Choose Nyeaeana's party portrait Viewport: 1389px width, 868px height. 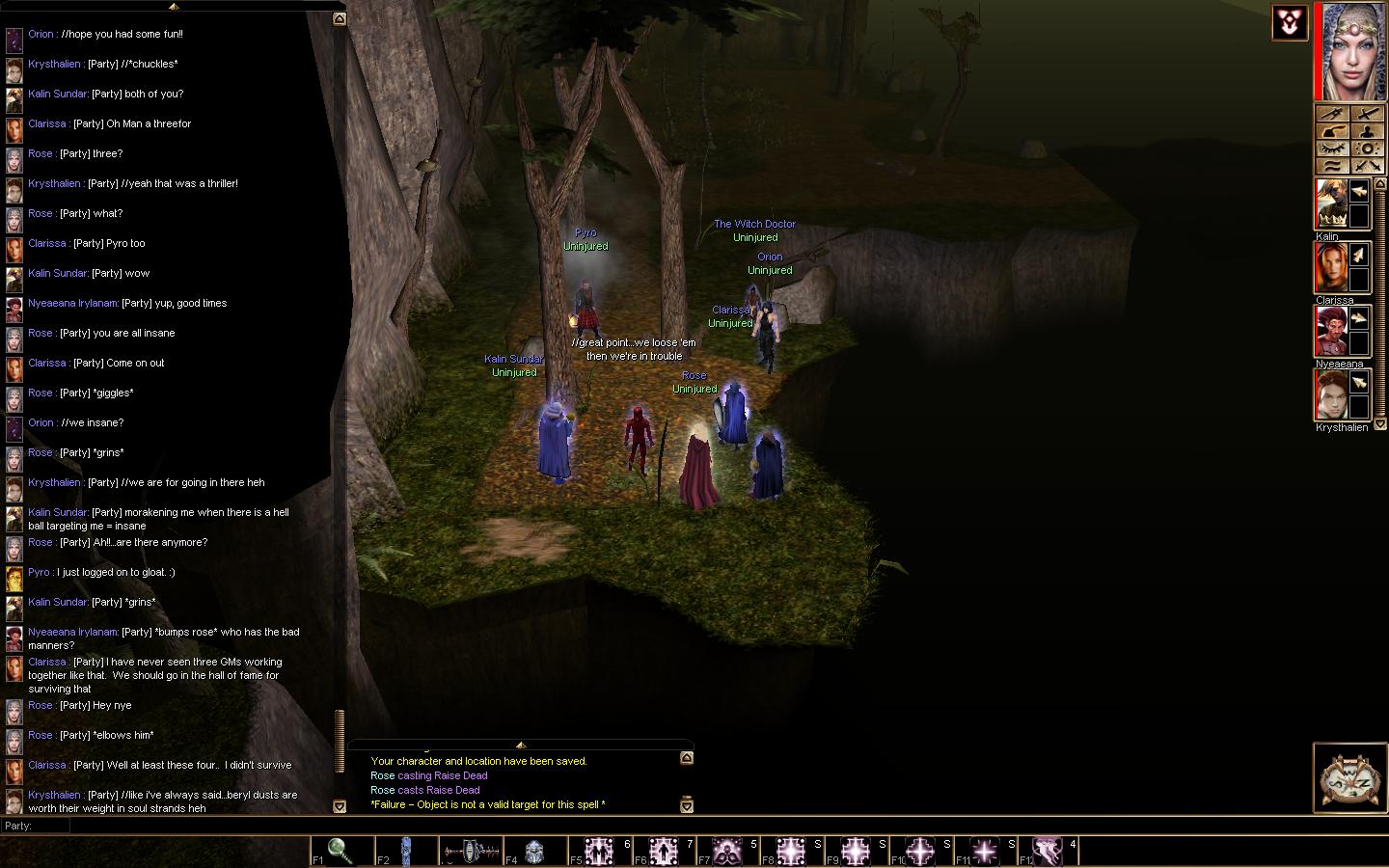coord(1332,332)
